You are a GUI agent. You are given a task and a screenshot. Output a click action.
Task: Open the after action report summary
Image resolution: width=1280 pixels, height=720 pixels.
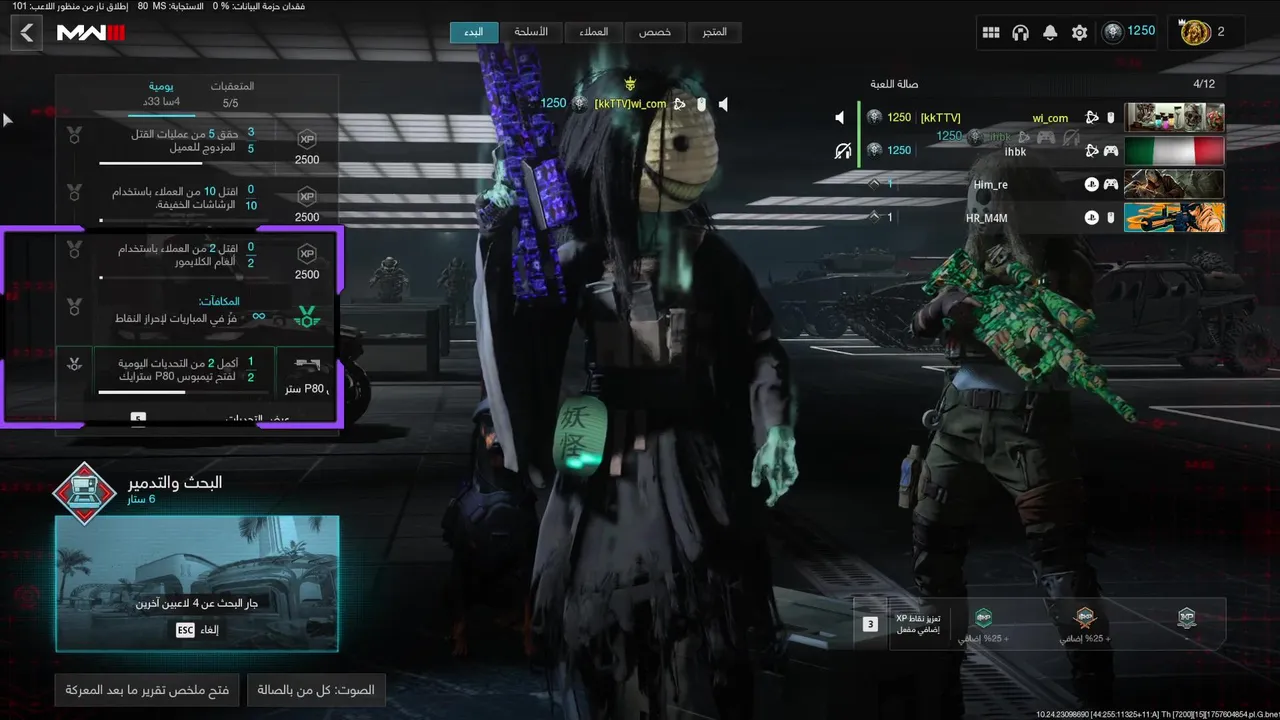pyautogui.click(x=147, y=690)
